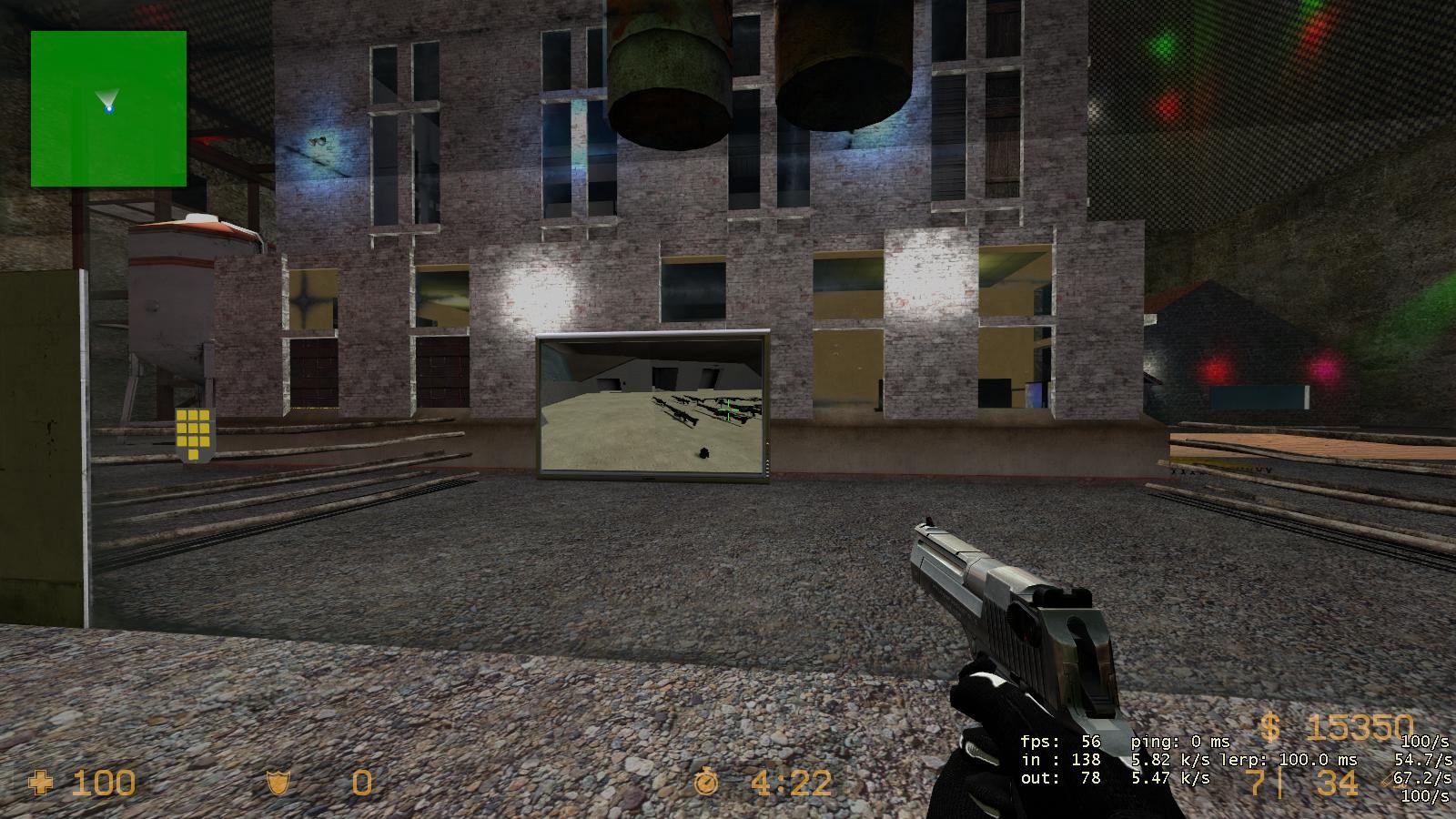Click the green radar minimap panel
1456x819 pixels.
[x=108, y=108]
